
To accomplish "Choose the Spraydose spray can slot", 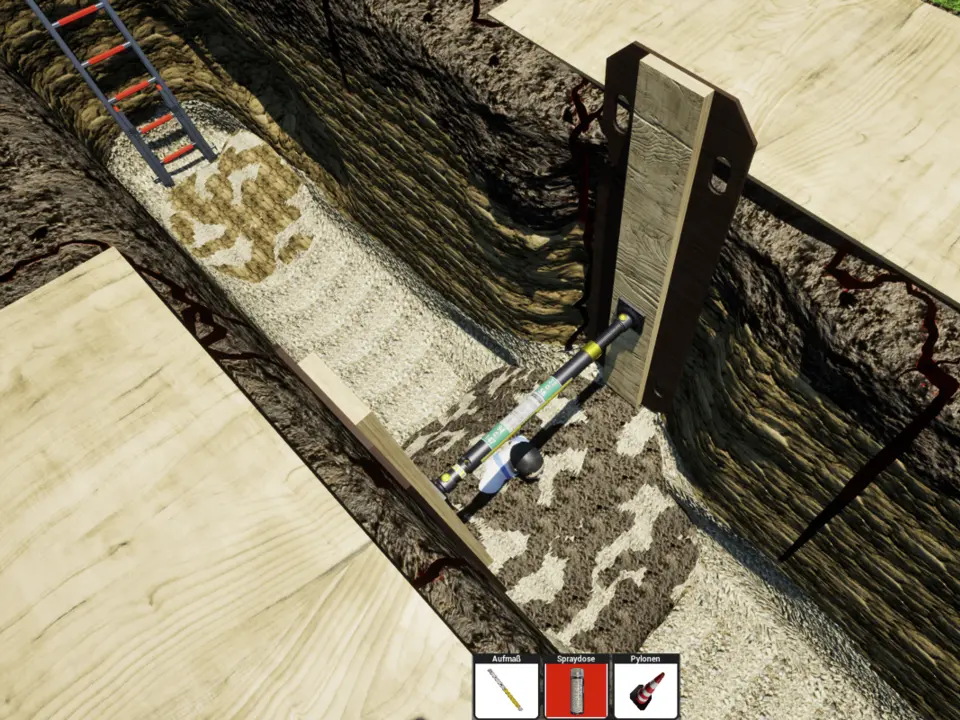I will coord(576,690).
